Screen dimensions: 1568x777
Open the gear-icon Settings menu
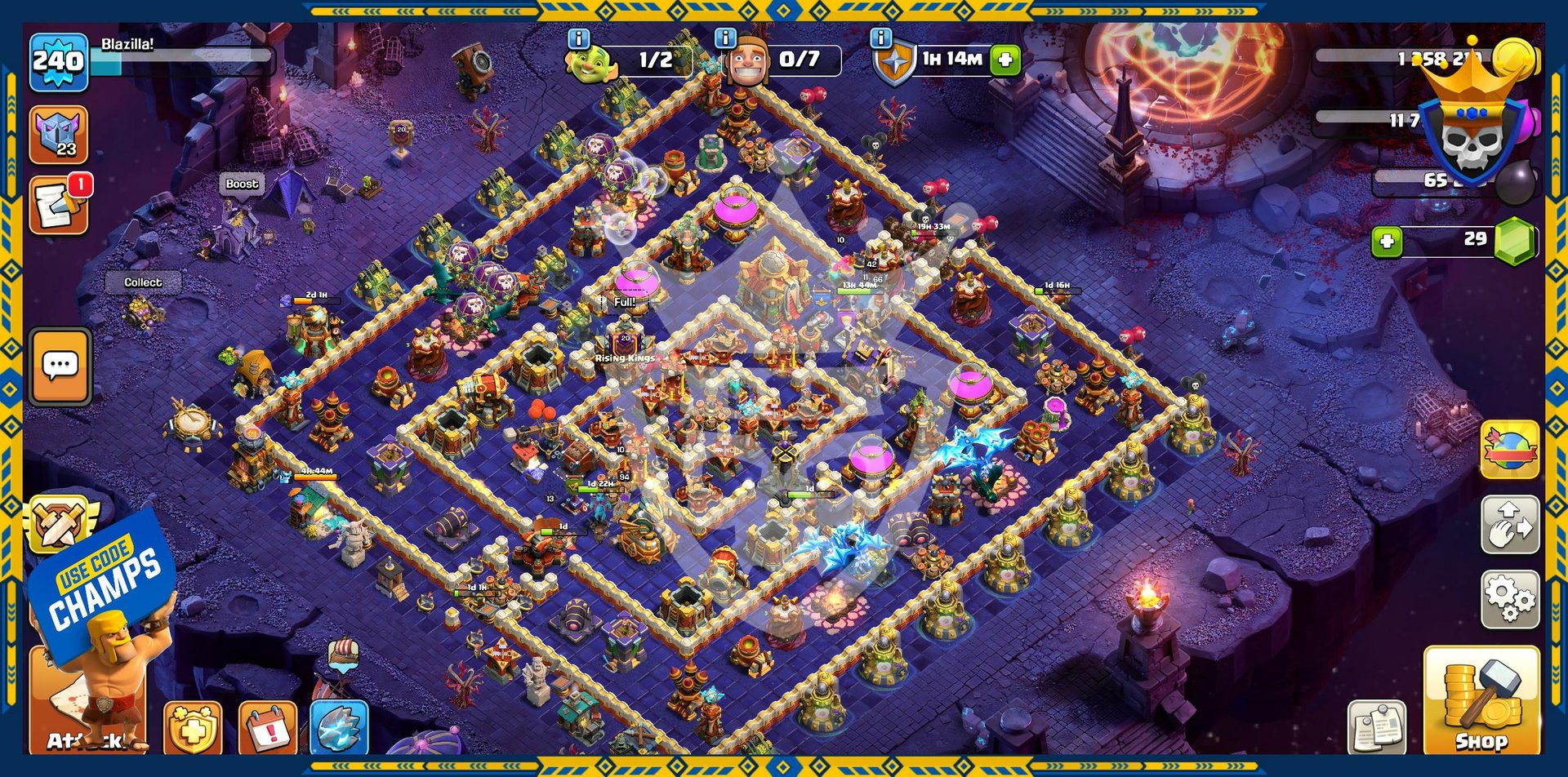pyautogui.click(x=1509, y=600)
